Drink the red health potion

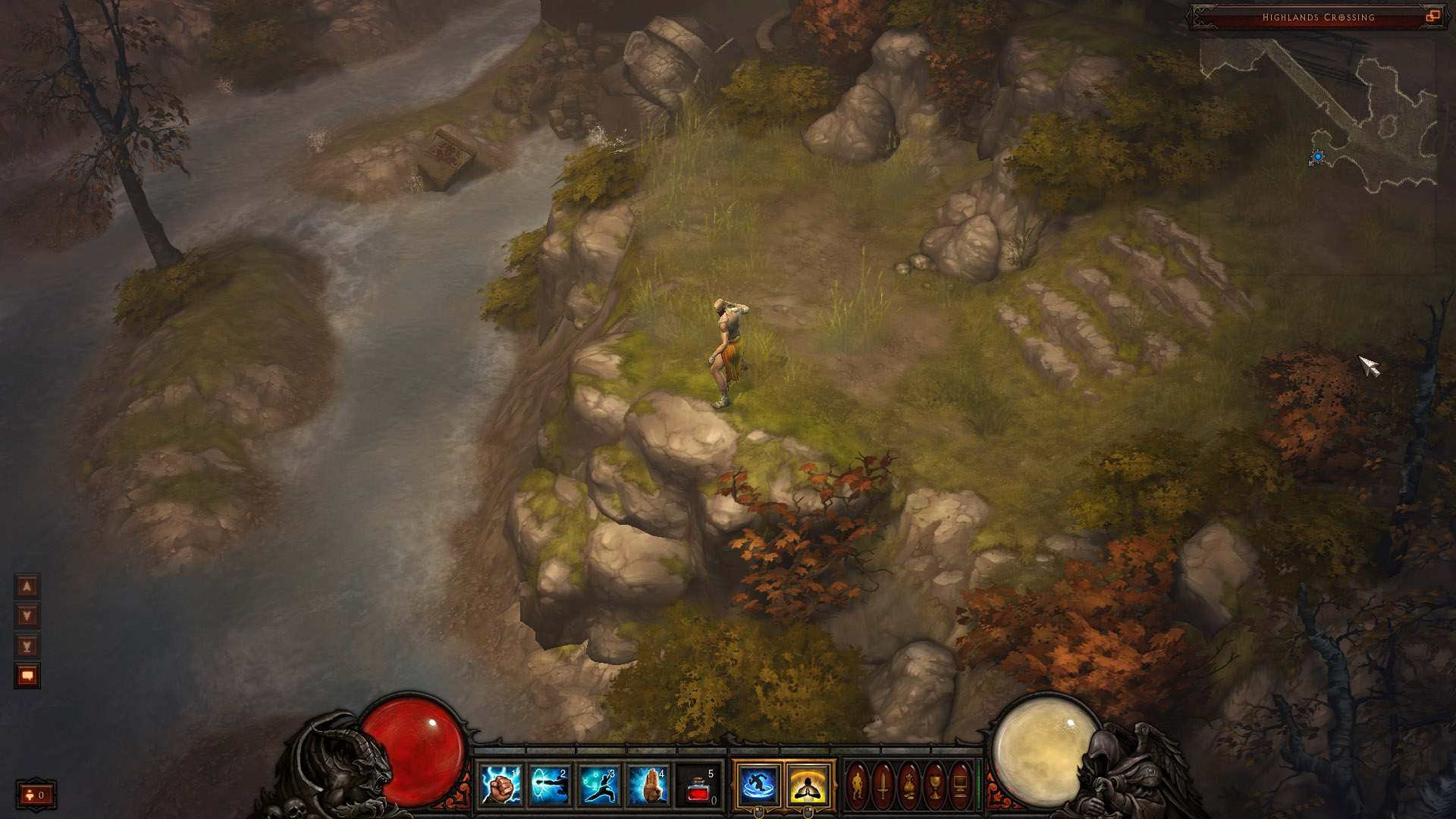click(x=698, y=785)
